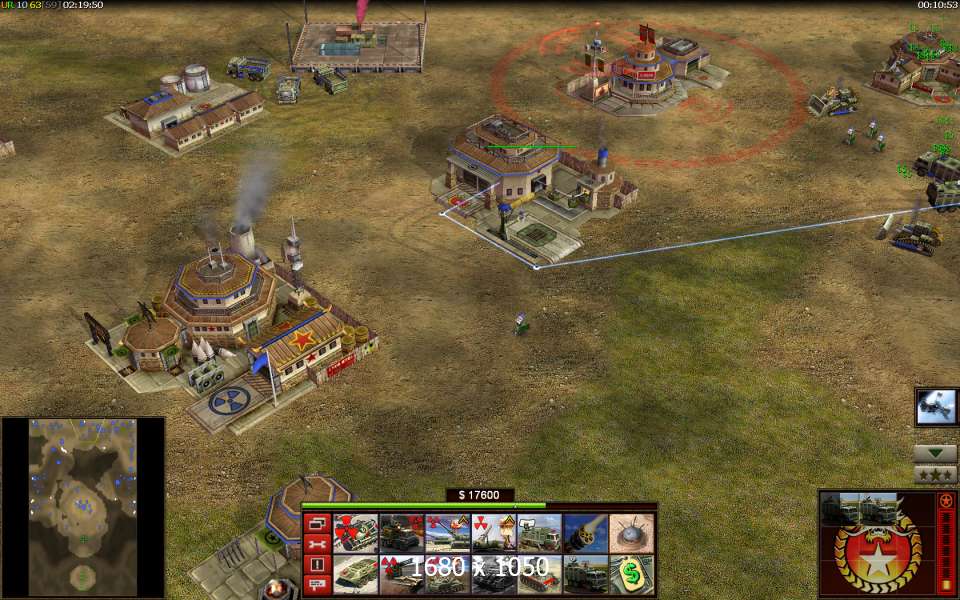Viewport: 960px width, 600px height.
Task: Click the red signpost beacon button
Action: (x=318, y=584)
